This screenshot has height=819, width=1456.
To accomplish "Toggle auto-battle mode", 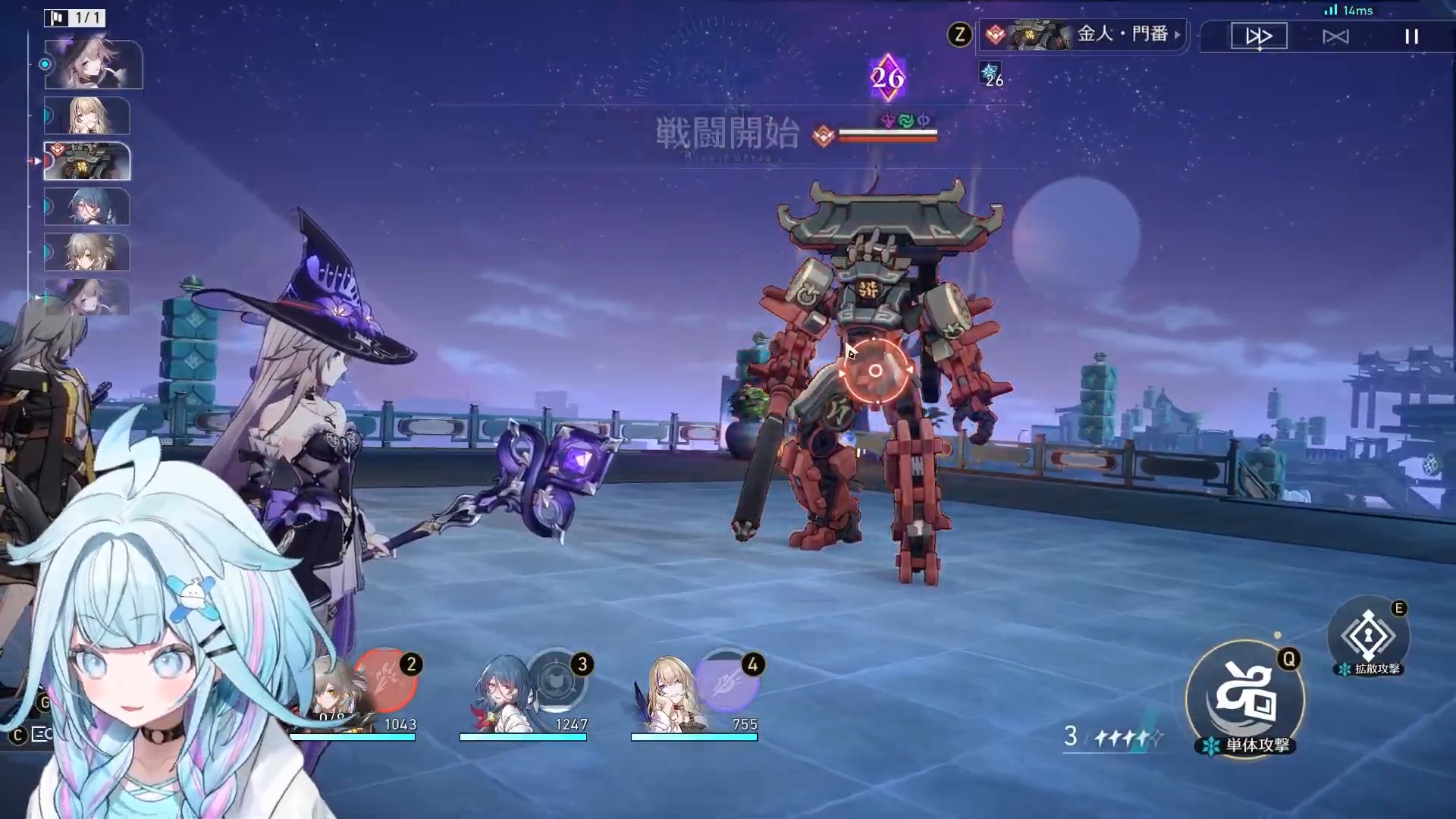I will pos(1335,36).
